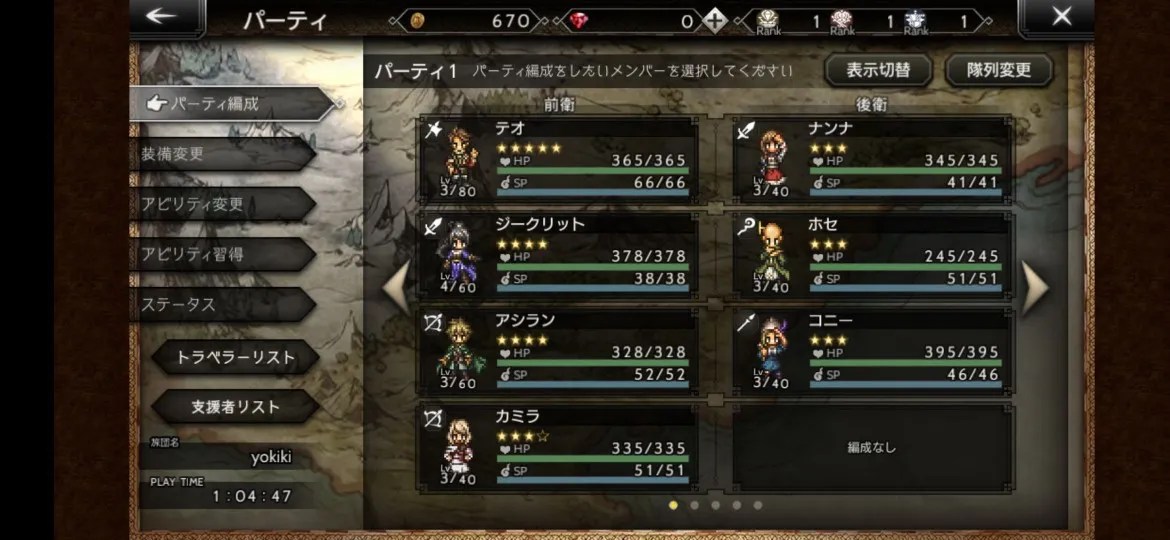
Task: Close the party screen with X
Action: coord(1062,17)
